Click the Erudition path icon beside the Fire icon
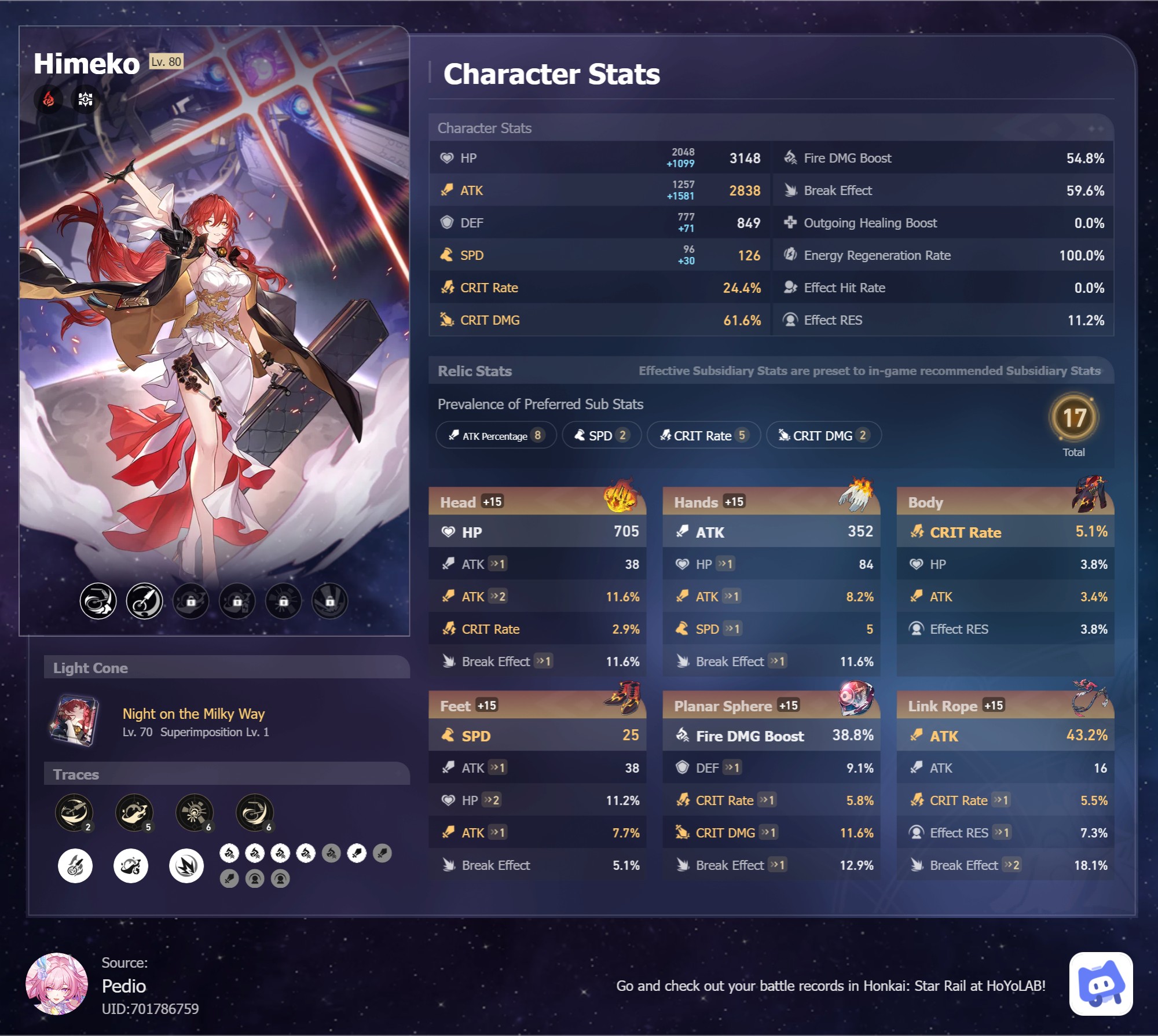This screenshot has height=1036, width=1158. click(x=85, y=100)
